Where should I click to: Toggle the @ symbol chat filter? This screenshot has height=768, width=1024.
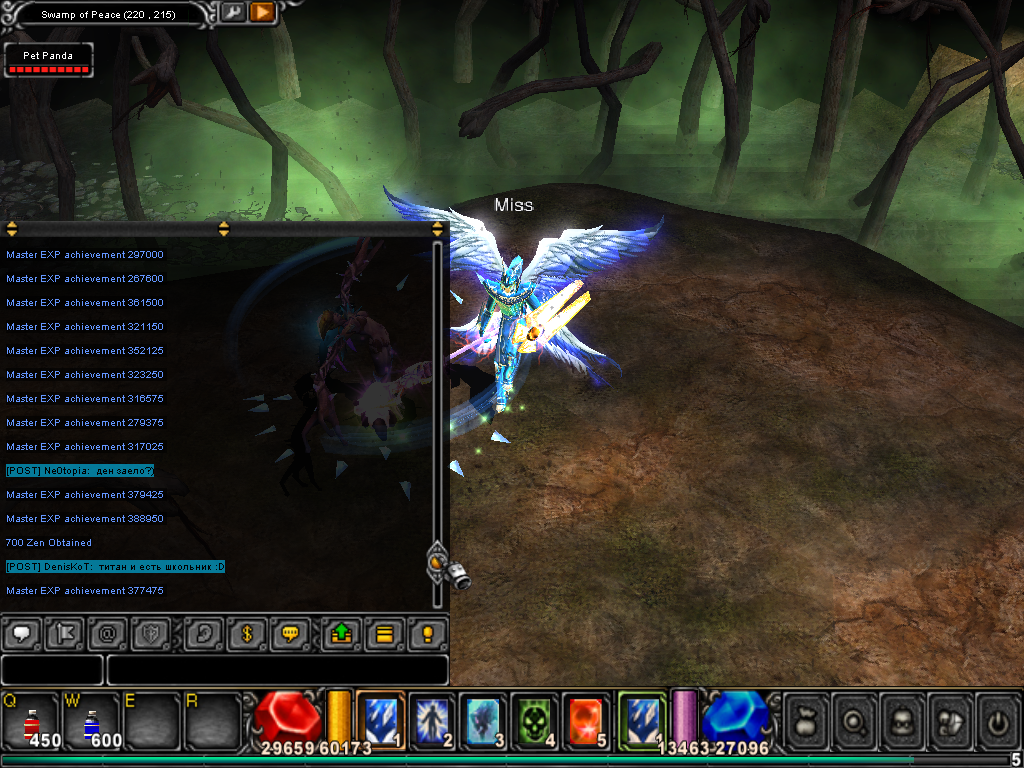point(106,633)
